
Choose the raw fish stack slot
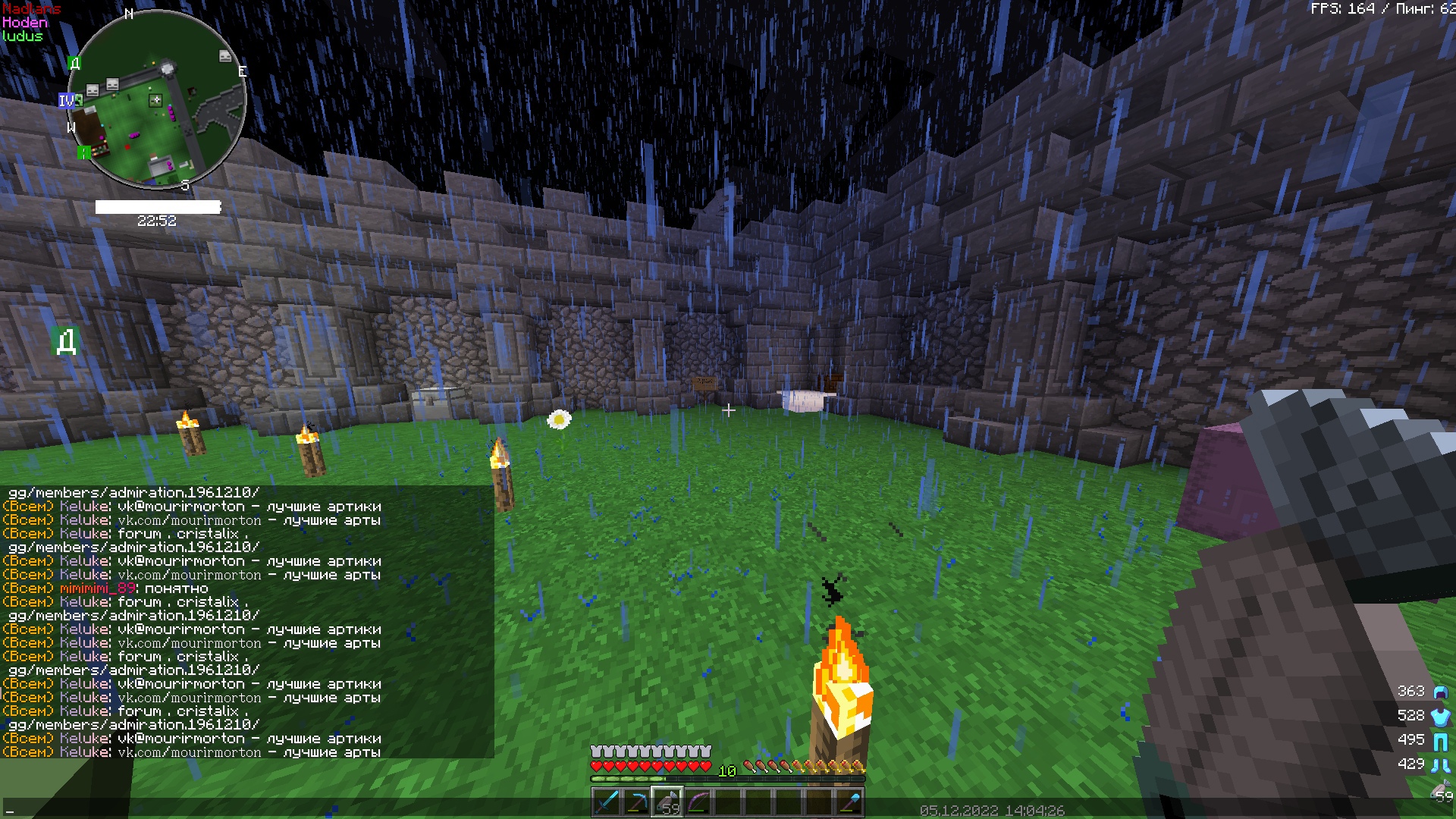point(667,802)
